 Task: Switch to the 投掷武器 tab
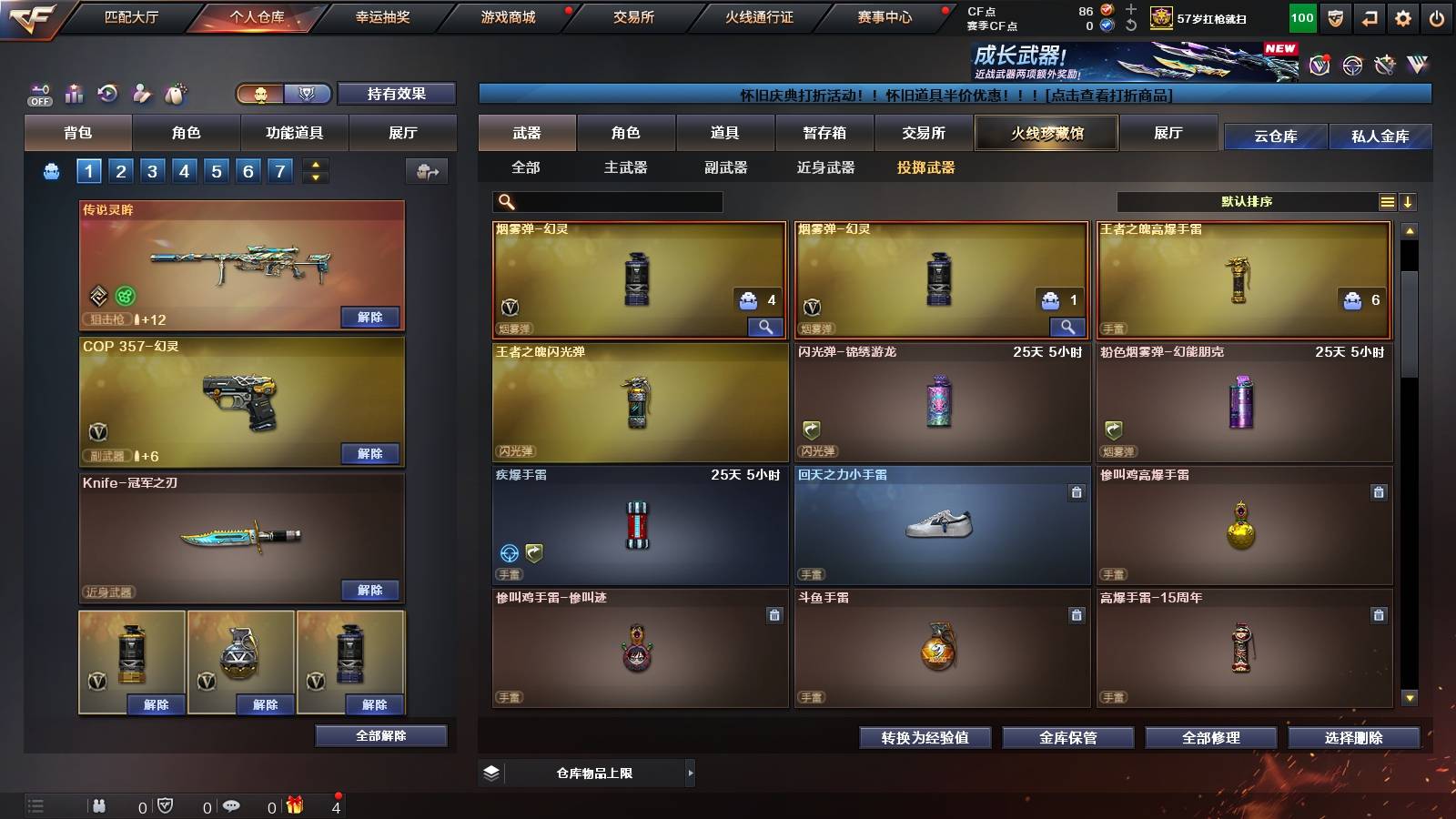coord(925,167)
